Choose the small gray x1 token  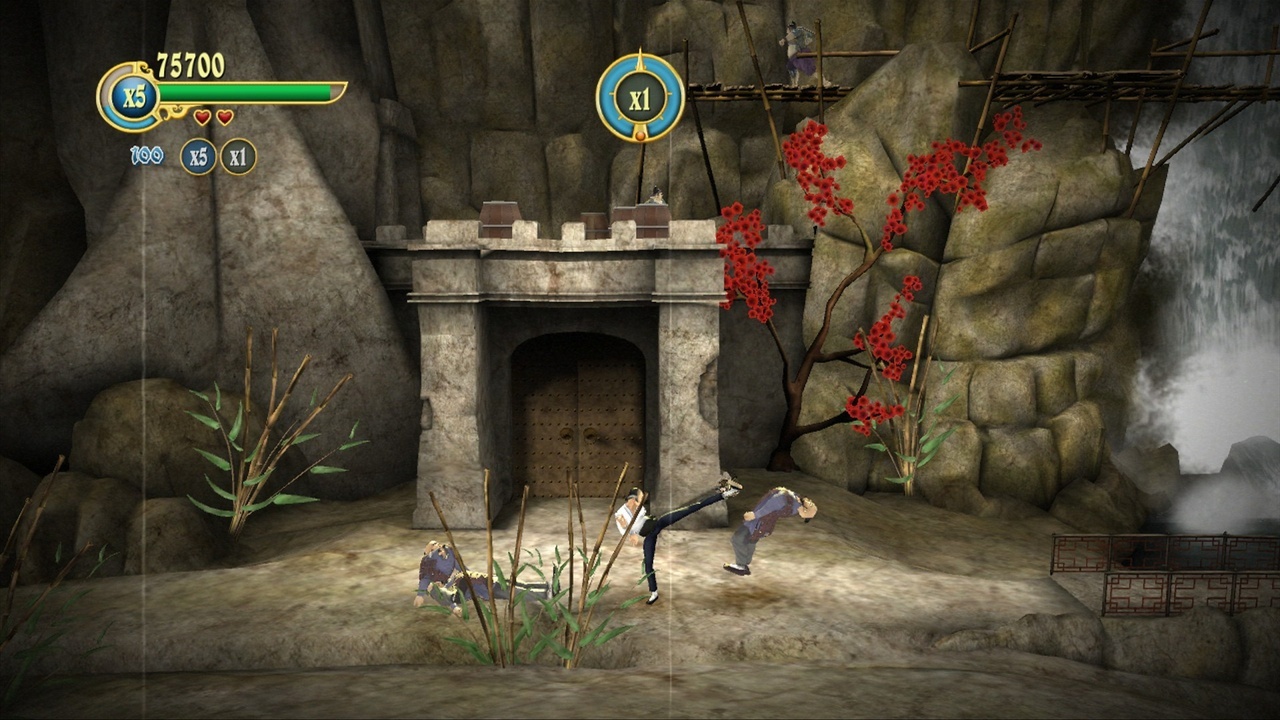point(238,156)
